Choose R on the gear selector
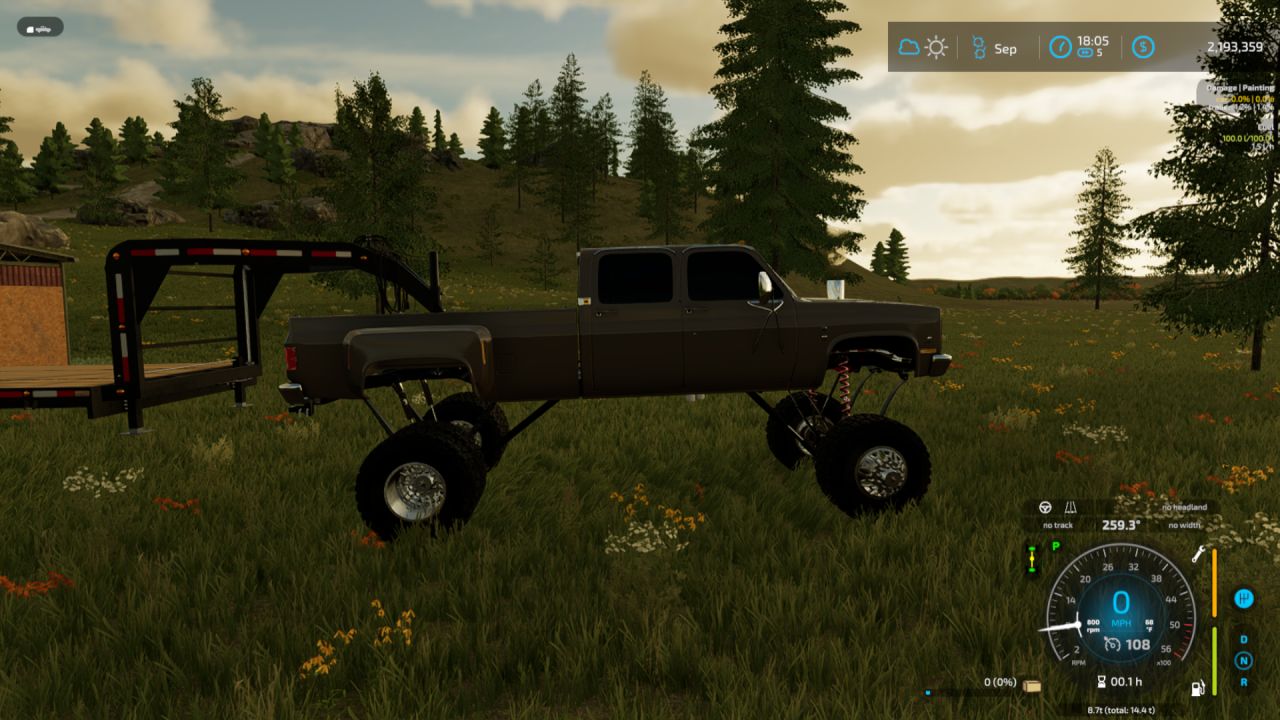The image size is (1280, 720). click(x=1244, y=682)
